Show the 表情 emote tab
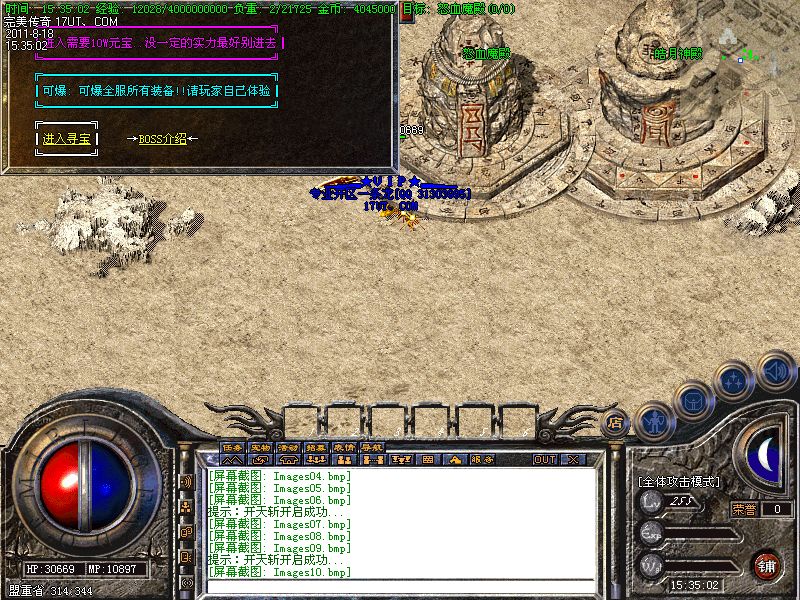This screenshot has width=800, height=600. 344,447
